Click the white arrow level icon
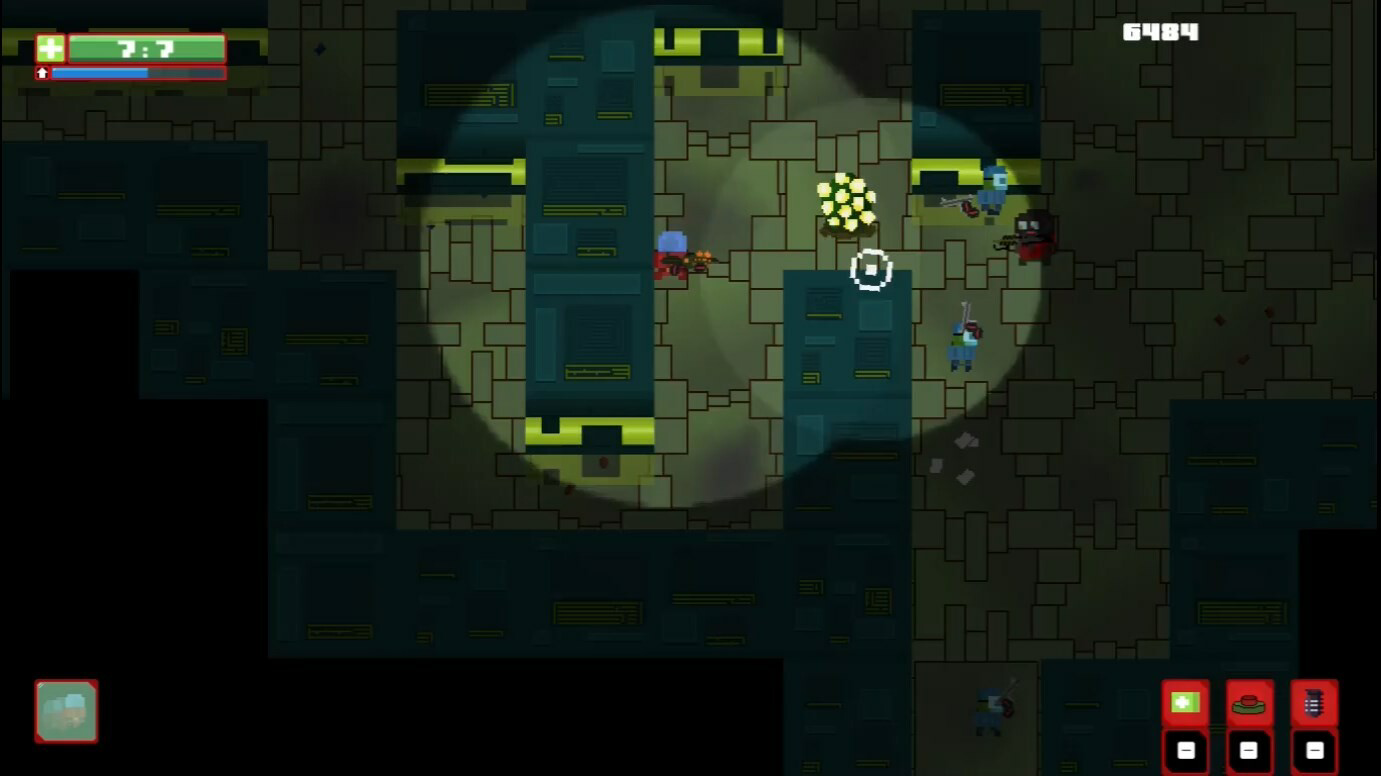This screenshot has height=776, width=1381. point(40,72)
